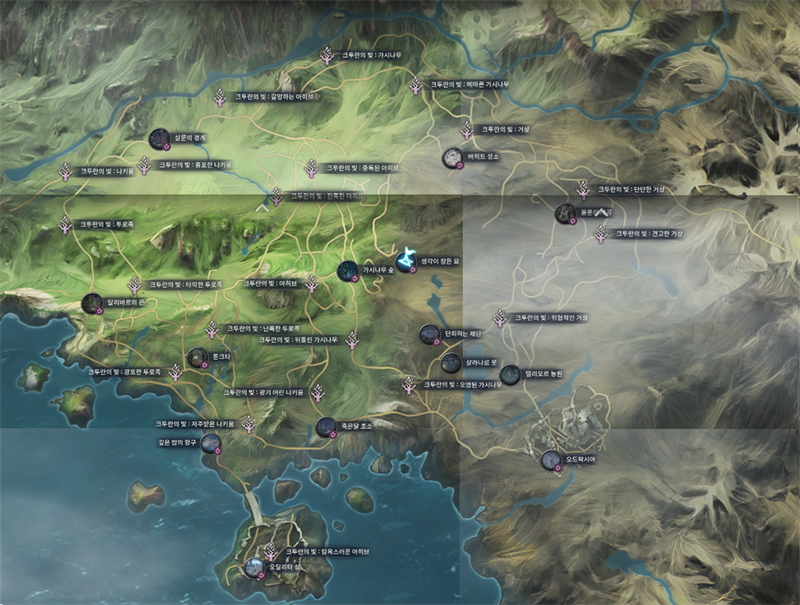Select 크투란의 빛 : 탐욕스러운 아히브 marker

pyautogui.click(x=271, y=551)
